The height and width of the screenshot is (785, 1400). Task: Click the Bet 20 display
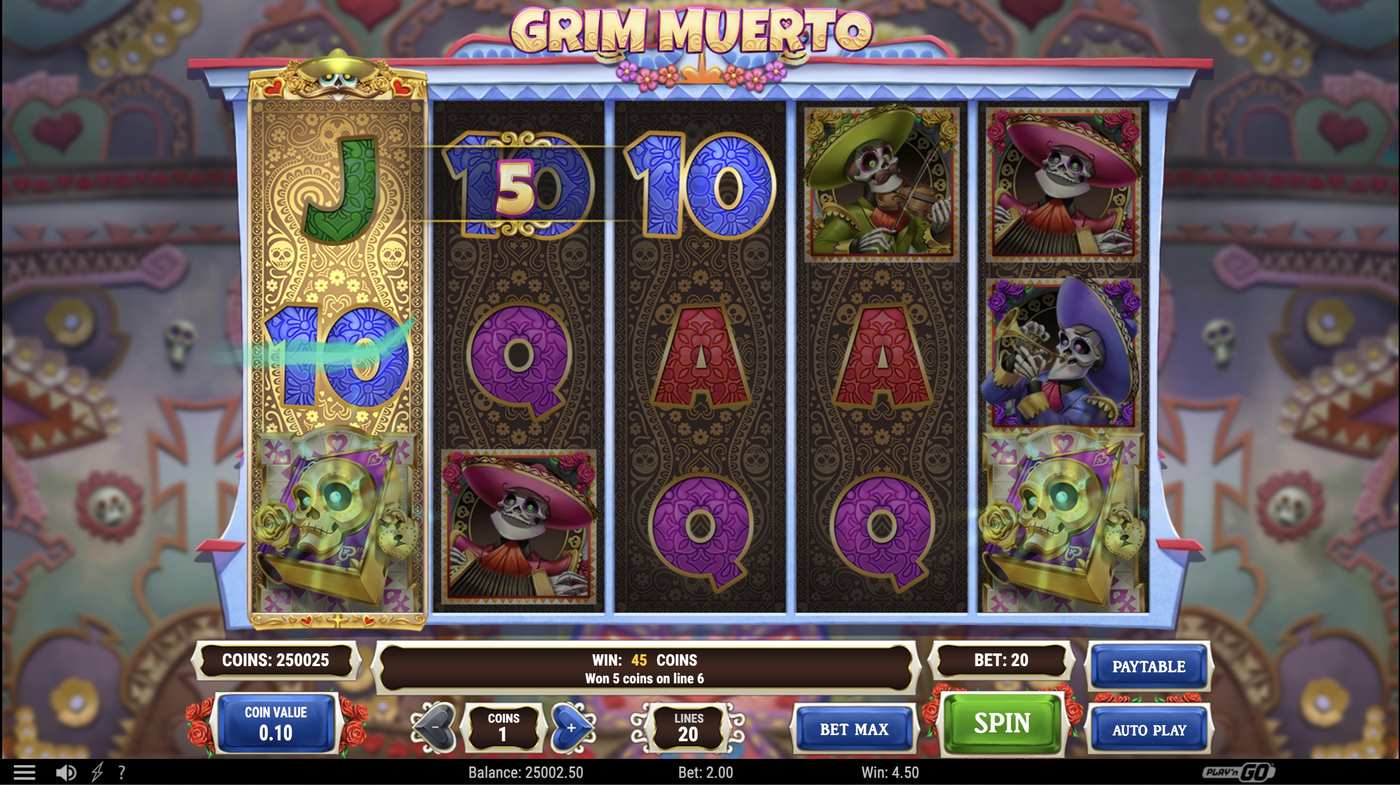click(x=1001, y=659)
